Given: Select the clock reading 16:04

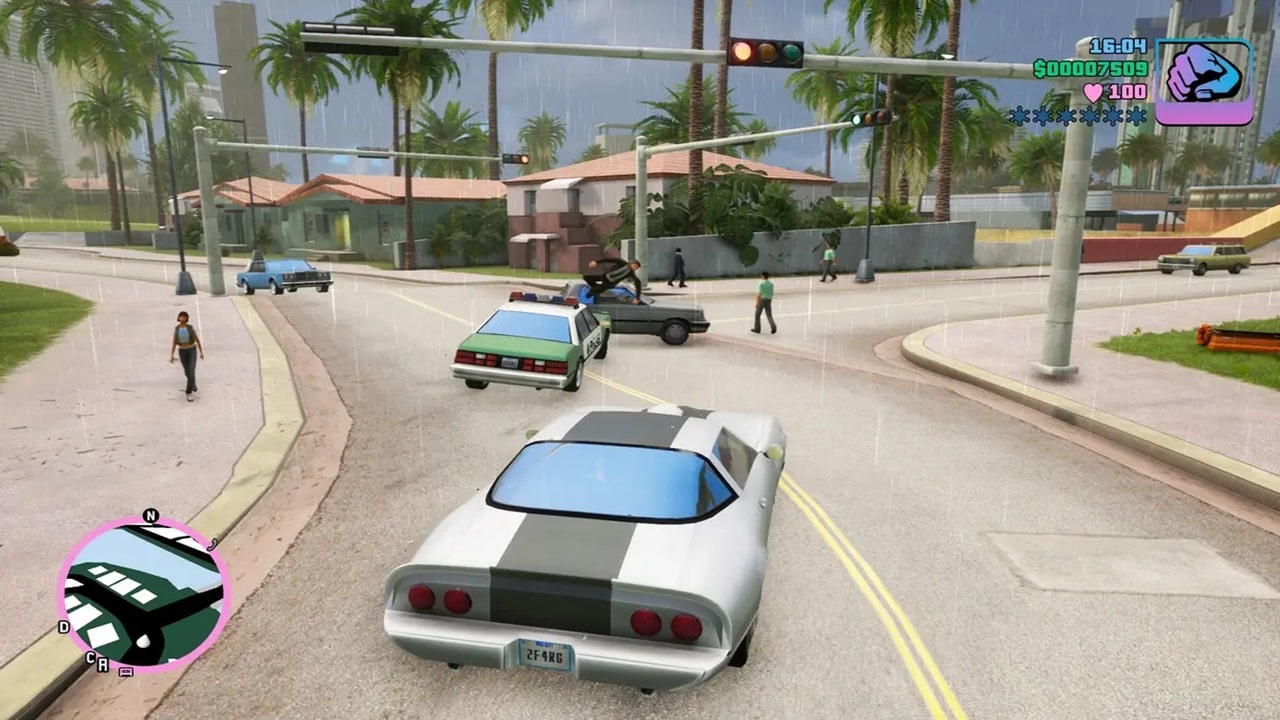Looking at the screenshot, I should pyautogui.click(x=1117, y=47).
